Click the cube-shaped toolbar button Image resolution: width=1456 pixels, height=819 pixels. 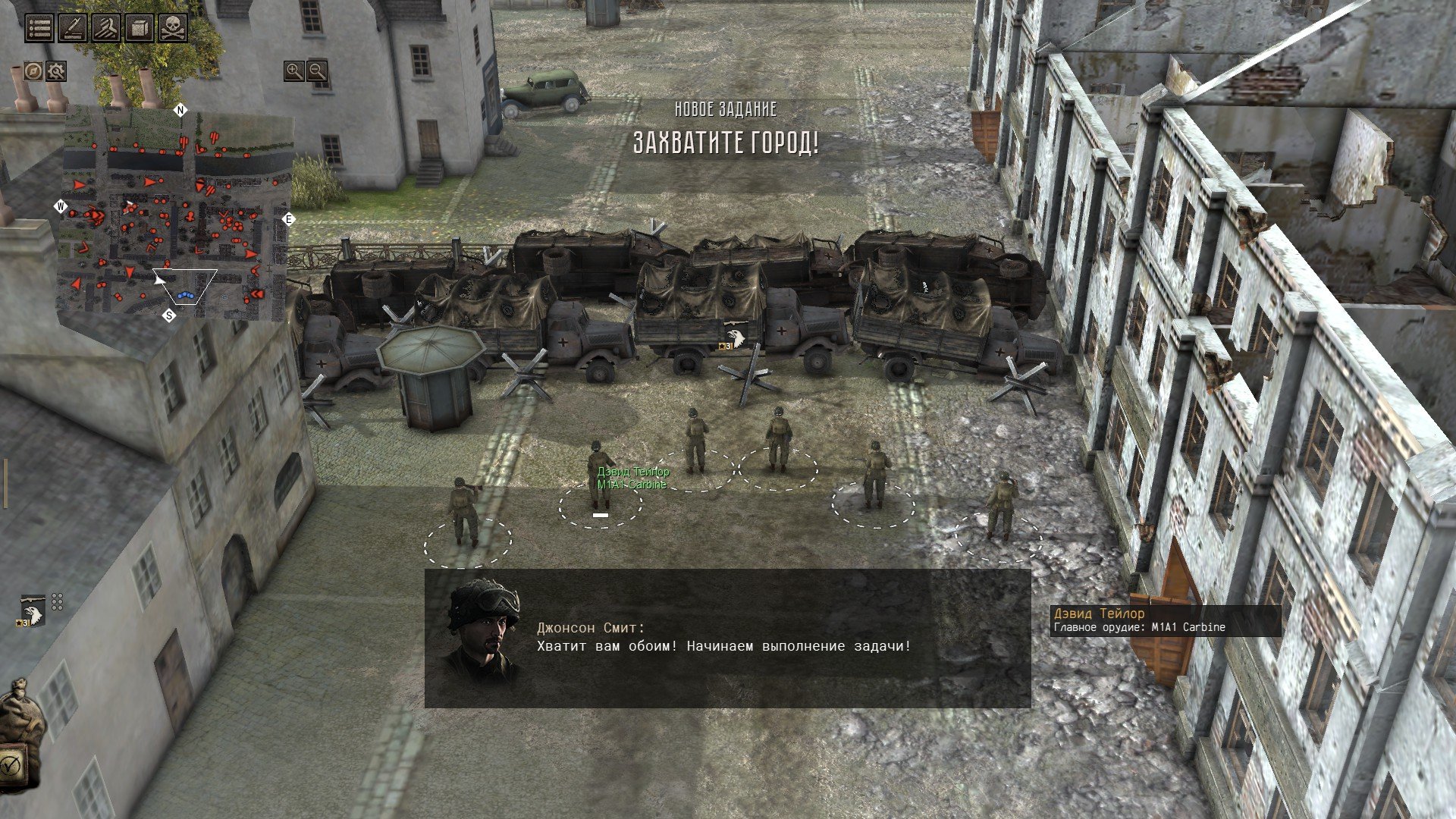(140, 28)
